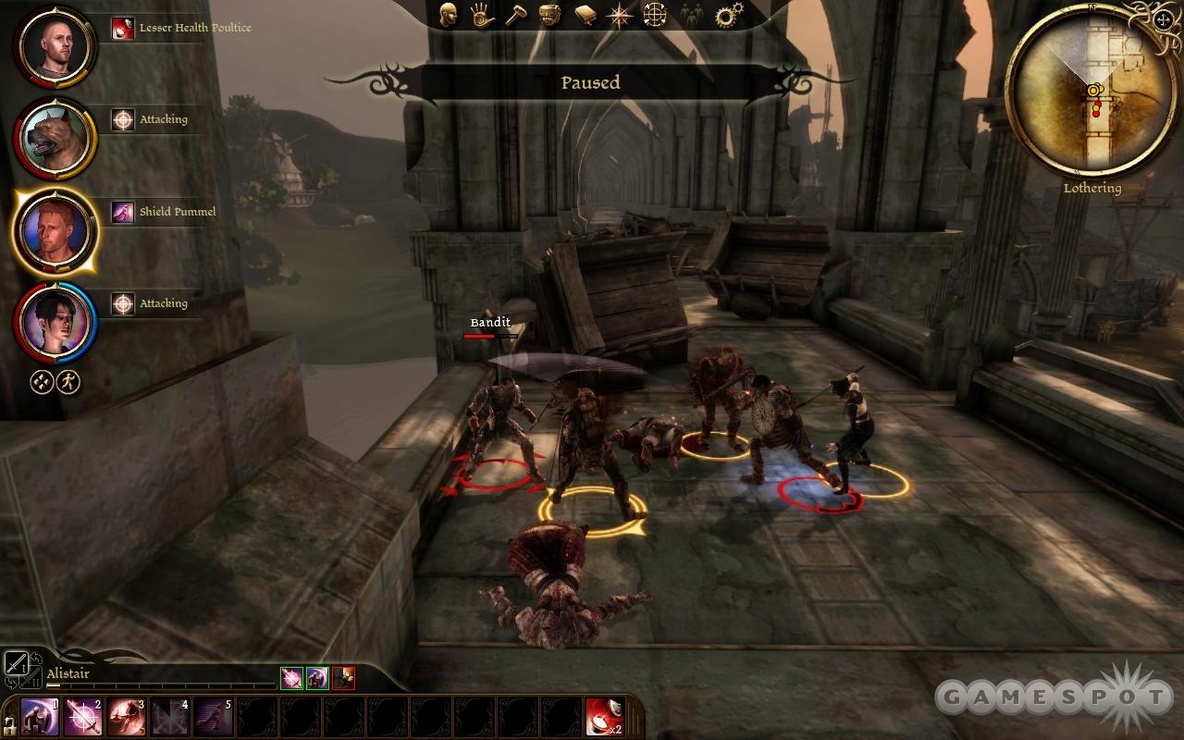Select the dark-haired mage portrait
Viewport: 1184px width, 740px height.
(55, 322)
